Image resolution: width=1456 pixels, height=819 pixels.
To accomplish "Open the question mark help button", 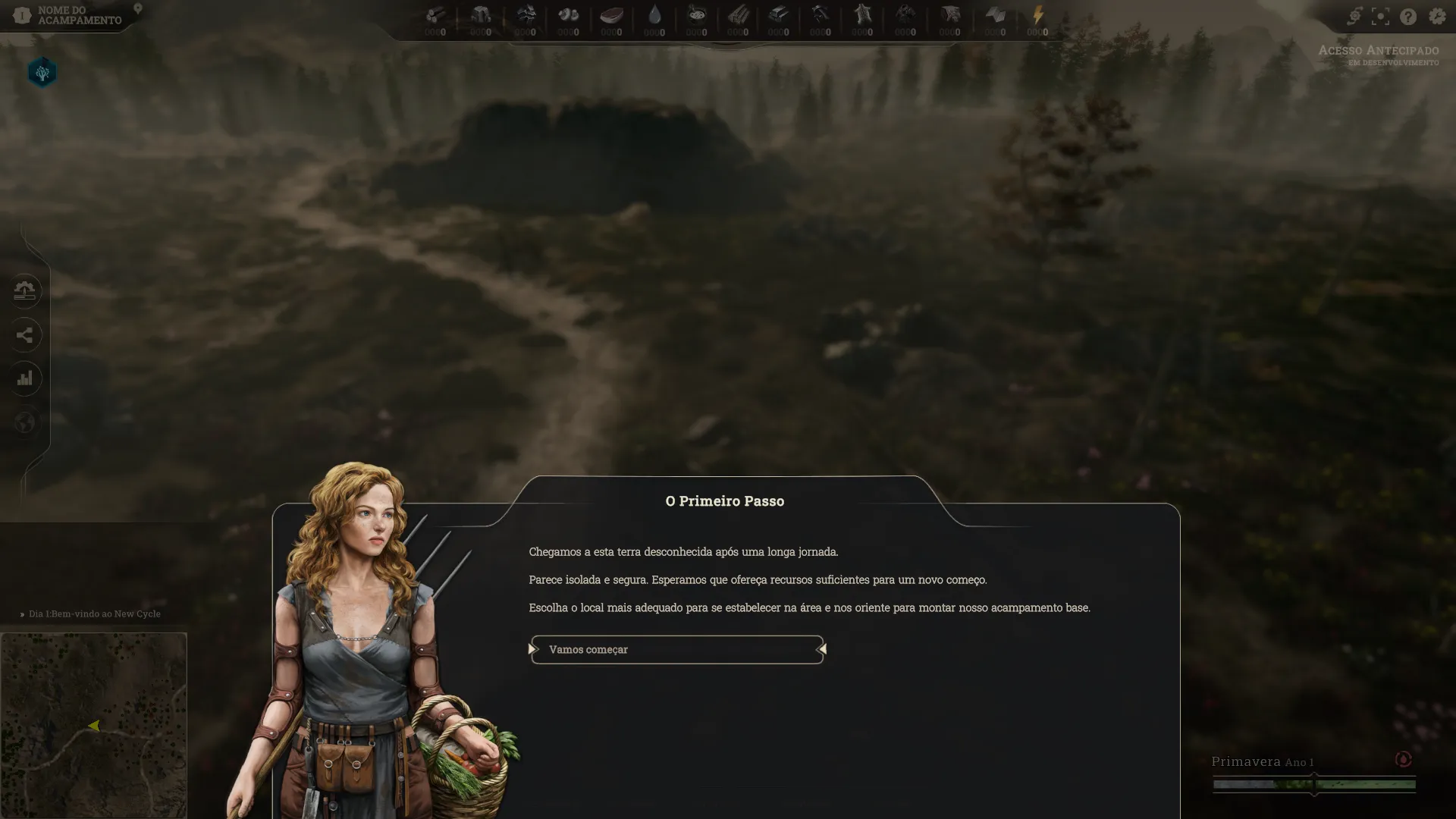I will (1408, 17).
